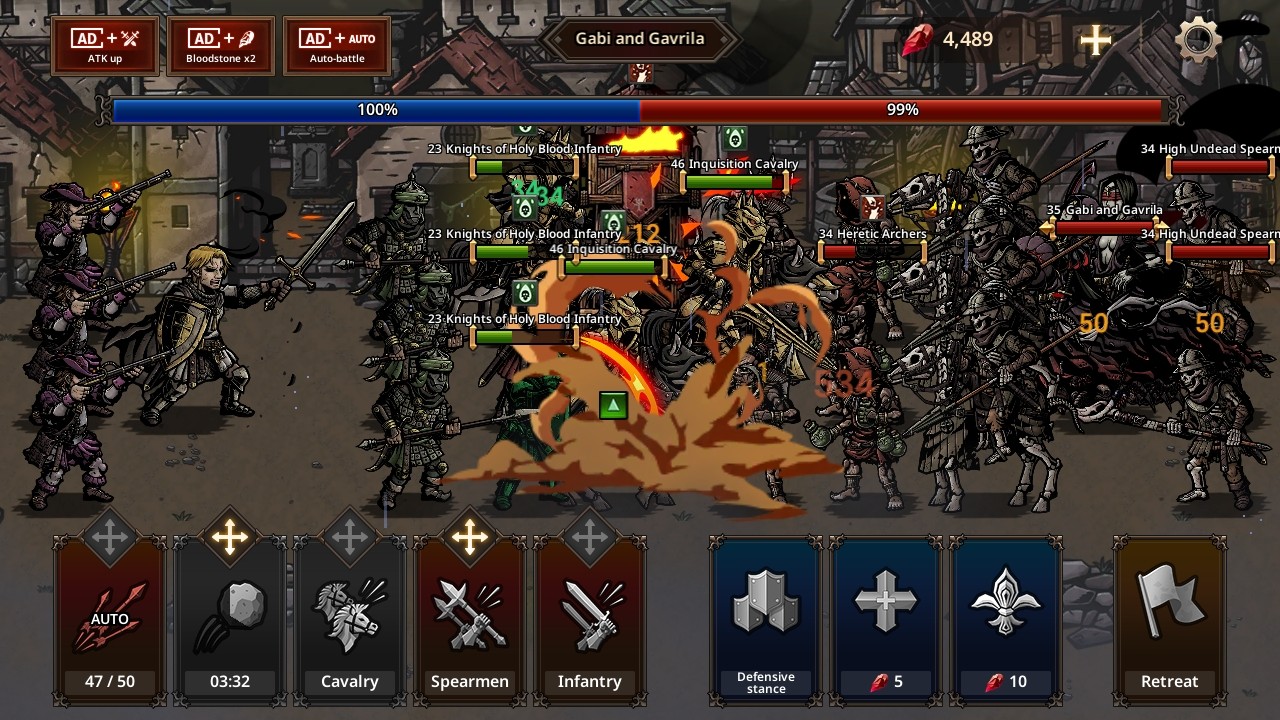Click the move arrows above the catapult card
The image size is (1280, 720).
[230, 538]
